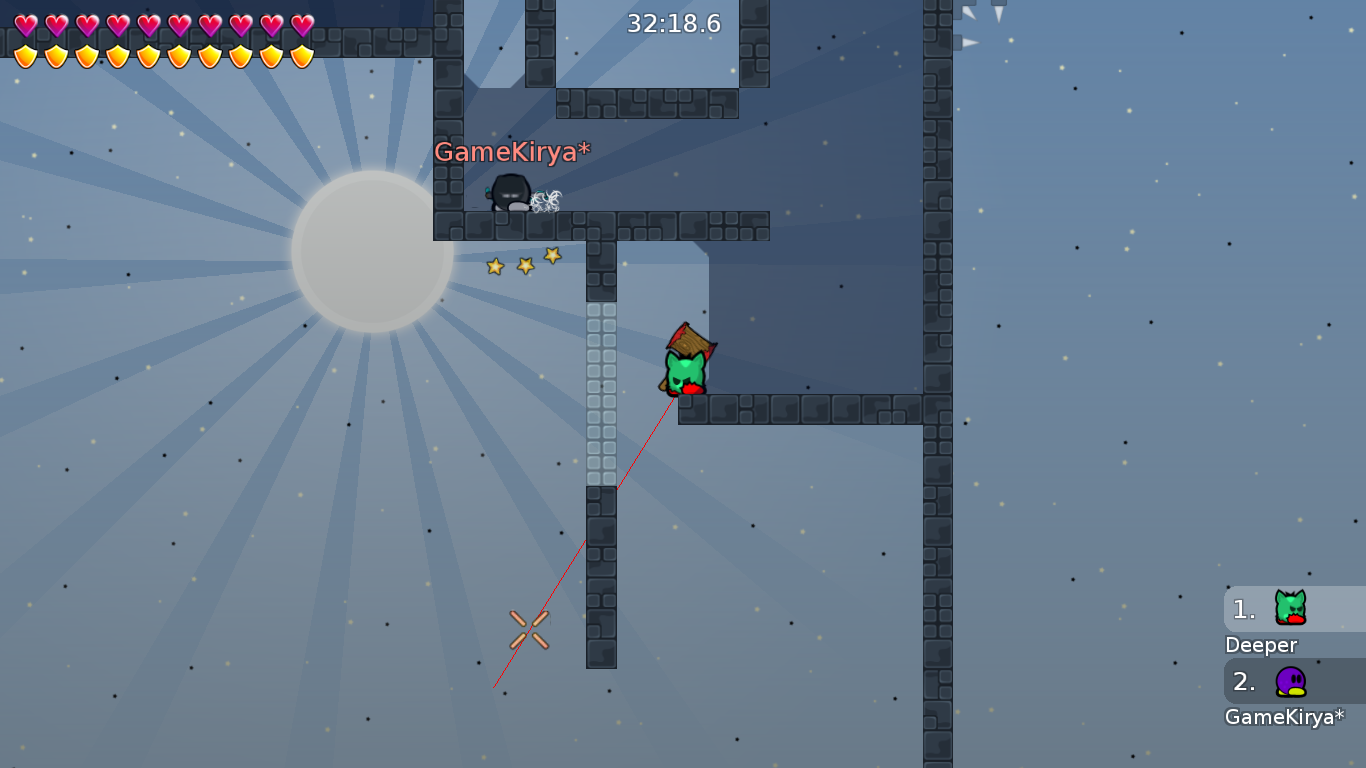
Task: Select the GameKirya* name in the leaderboard
Action: (x=1285, y=717)
